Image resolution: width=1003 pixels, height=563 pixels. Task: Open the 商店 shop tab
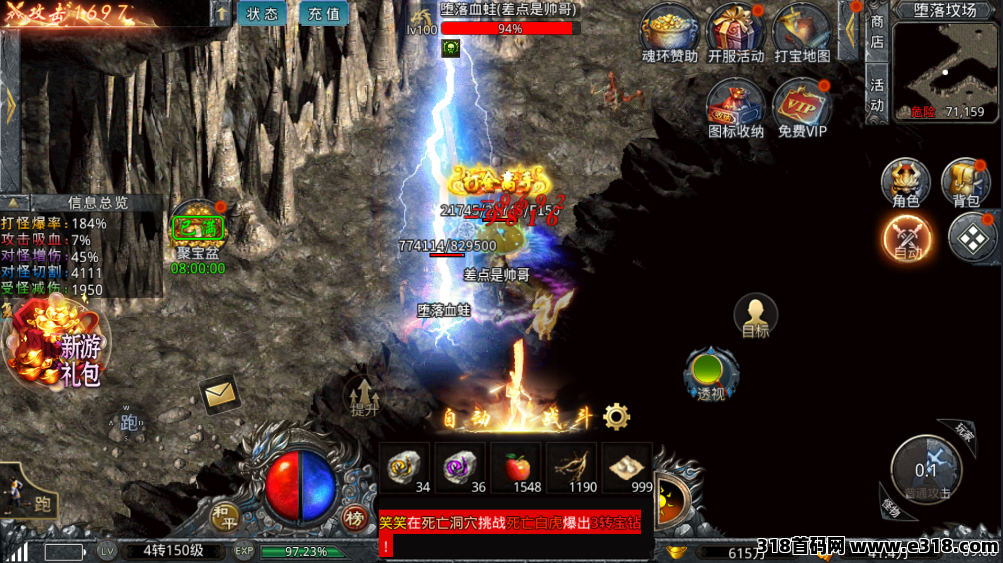877,32
